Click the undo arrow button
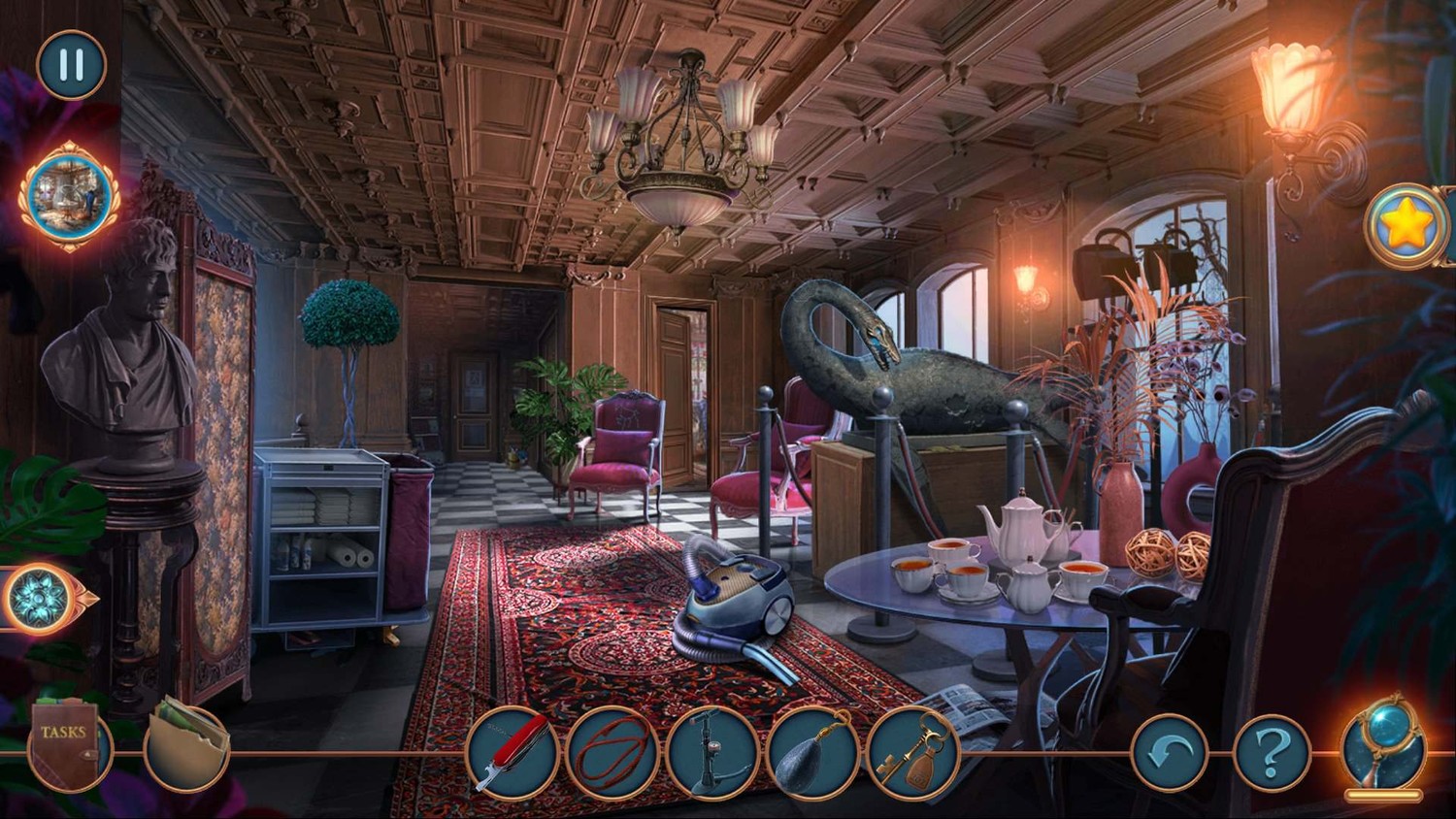The image size is (1456, 819). 1170,752
